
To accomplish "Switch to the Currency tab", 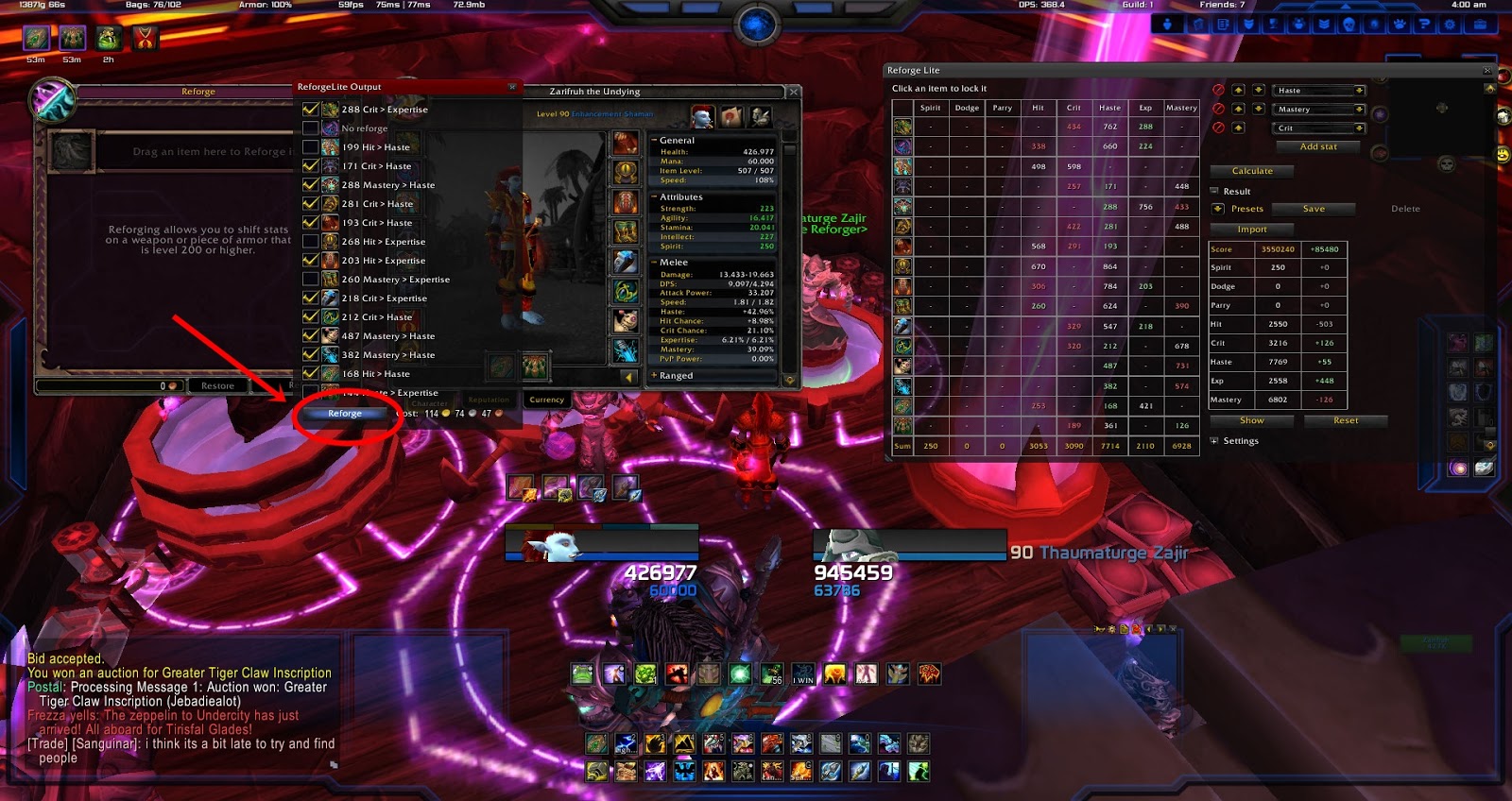I will (x=546, y=399).
